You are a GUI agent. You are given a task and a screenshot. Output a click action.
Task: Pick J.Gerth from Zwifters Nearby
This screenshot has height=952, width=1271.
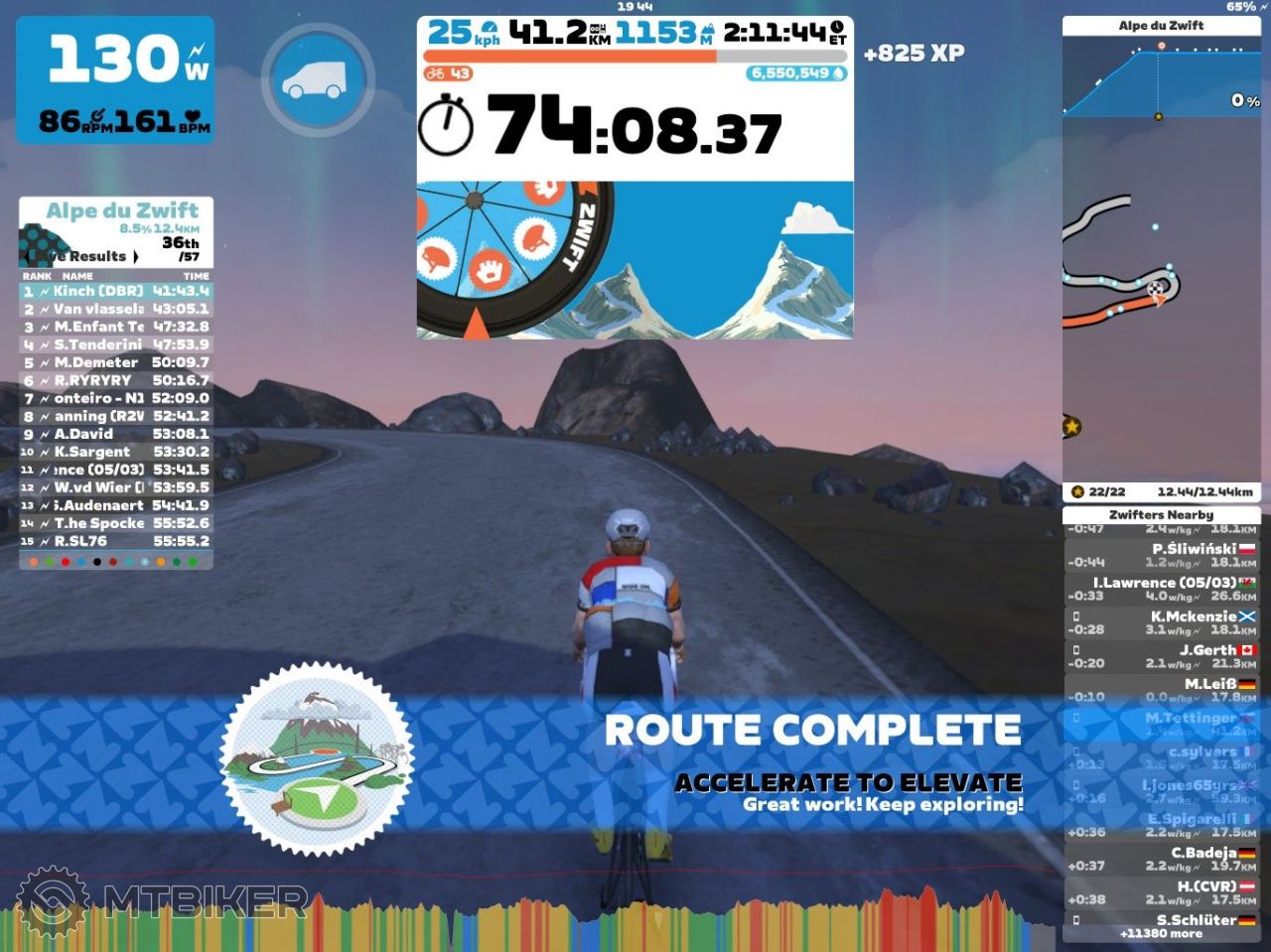click(x=1161, y=656)
